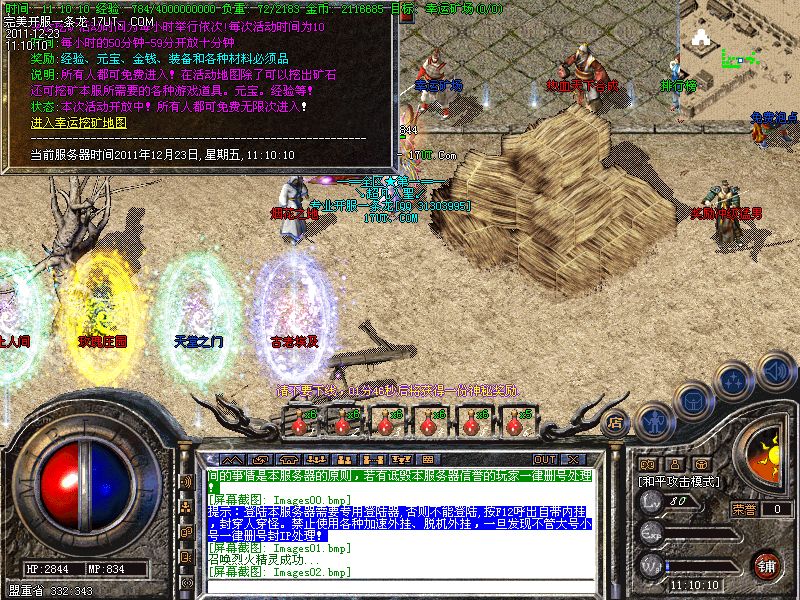800x600 pixels.
Task: Open the 店 shop button
Action: 616,423
